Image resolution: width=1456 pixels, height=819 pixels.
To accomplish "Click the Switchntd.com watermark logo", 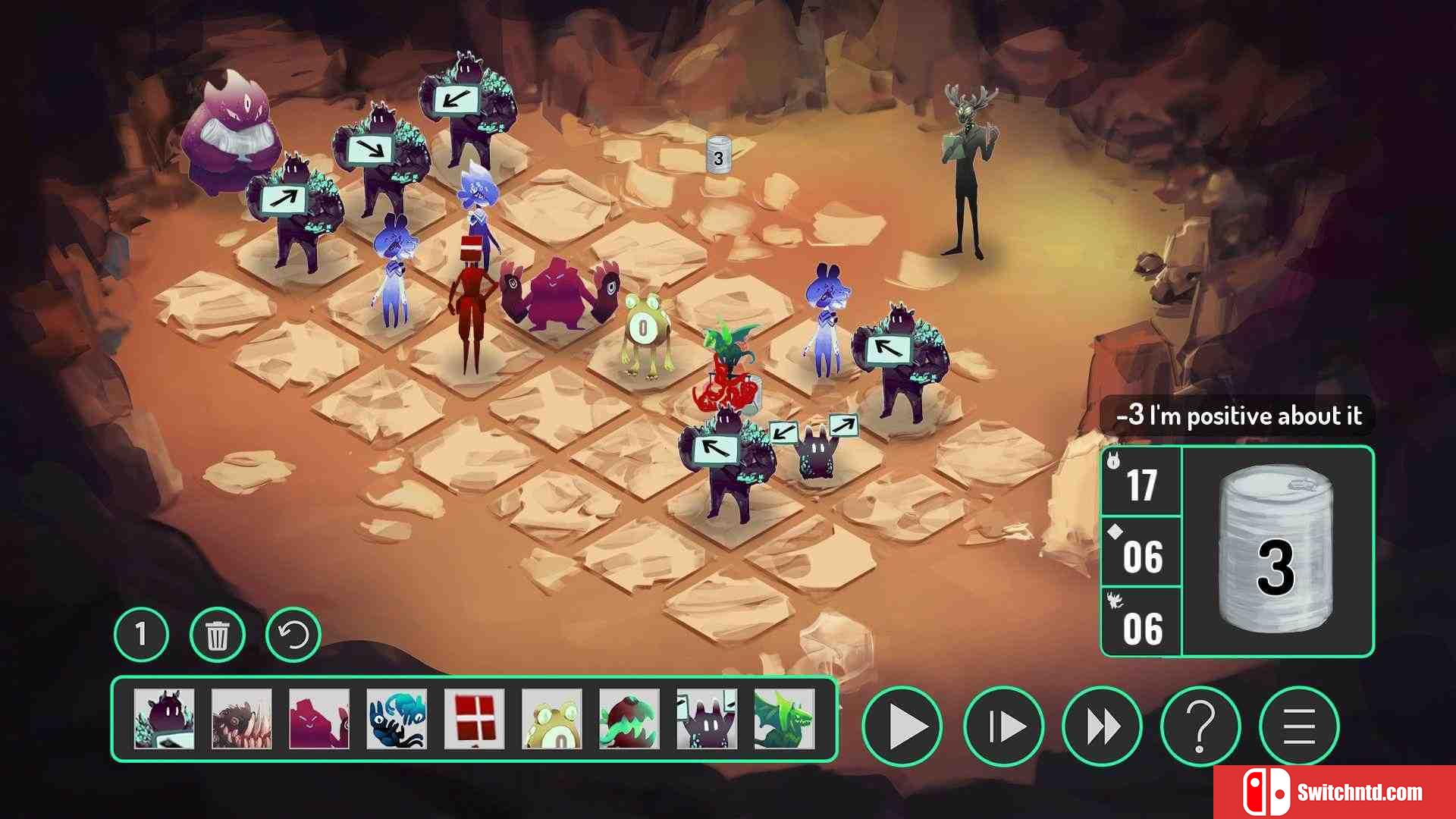I will click(1334, 792).
